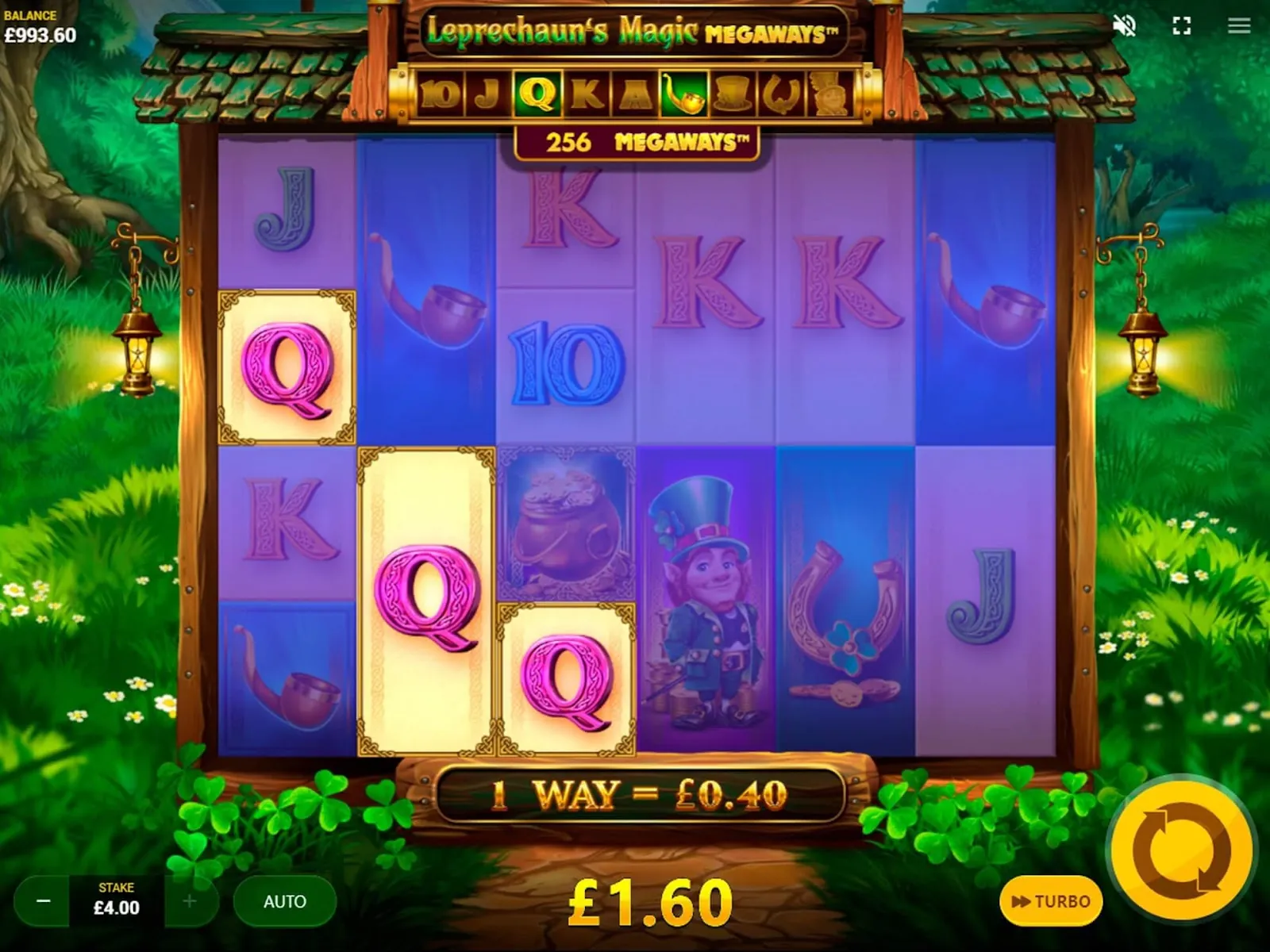
Task: Increase the stake with the plus button
Action: (x=190, y=901)
